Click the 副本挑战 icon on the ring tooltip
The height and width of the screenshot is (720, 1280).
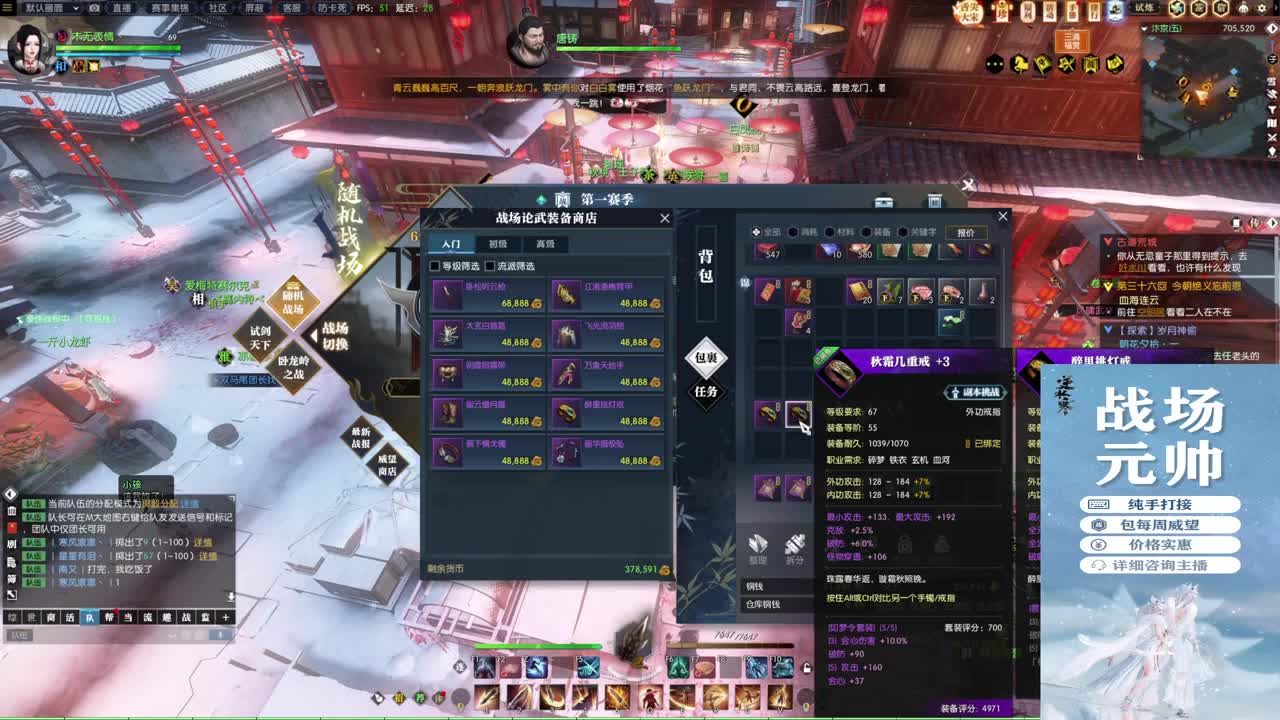[x=972, y=392]
